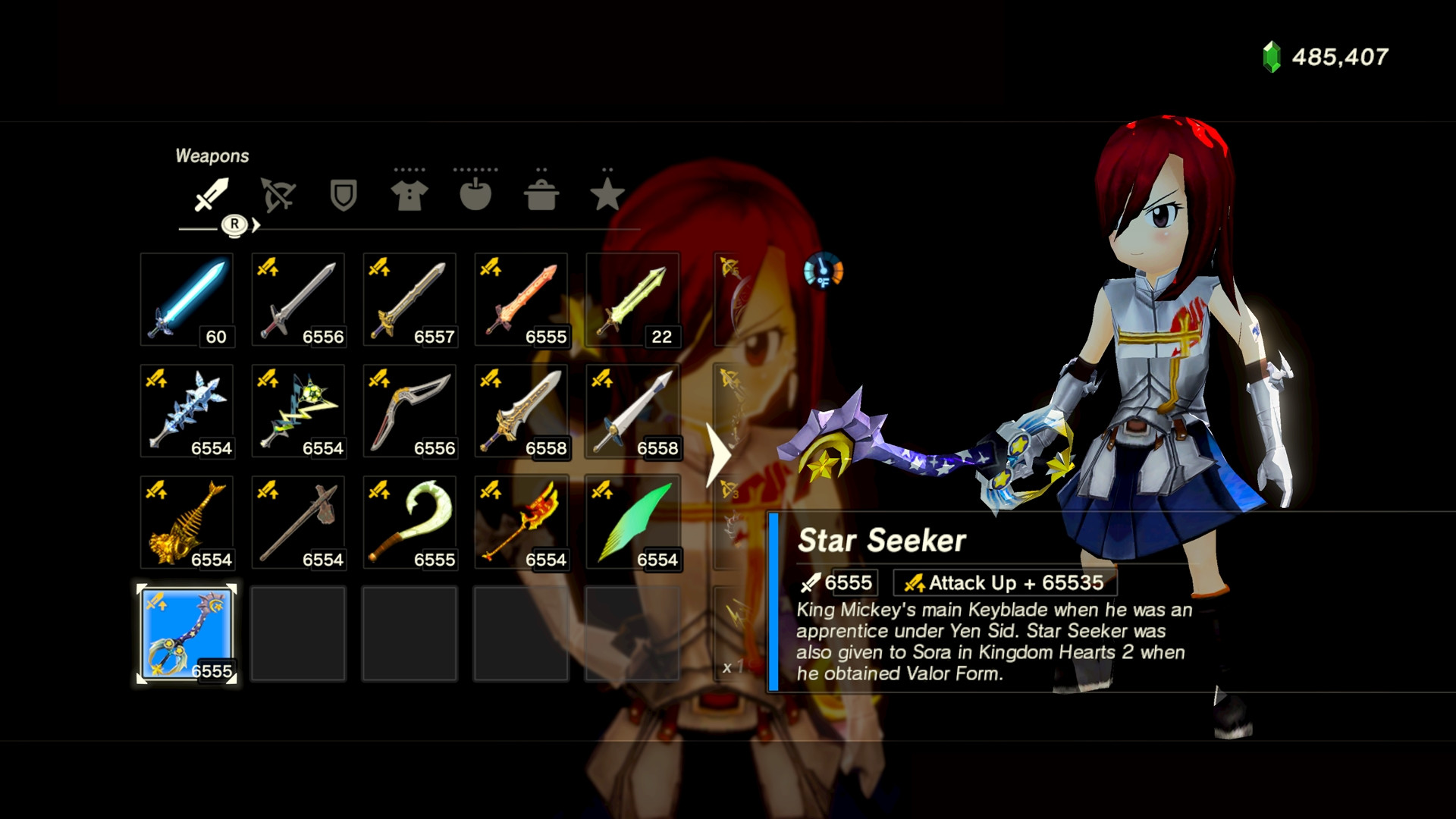Click the crossed-sword icon on the Attack Up badge
This screenshot has height=819, width=1456.
pyautogui.click(x=914, y=582)
